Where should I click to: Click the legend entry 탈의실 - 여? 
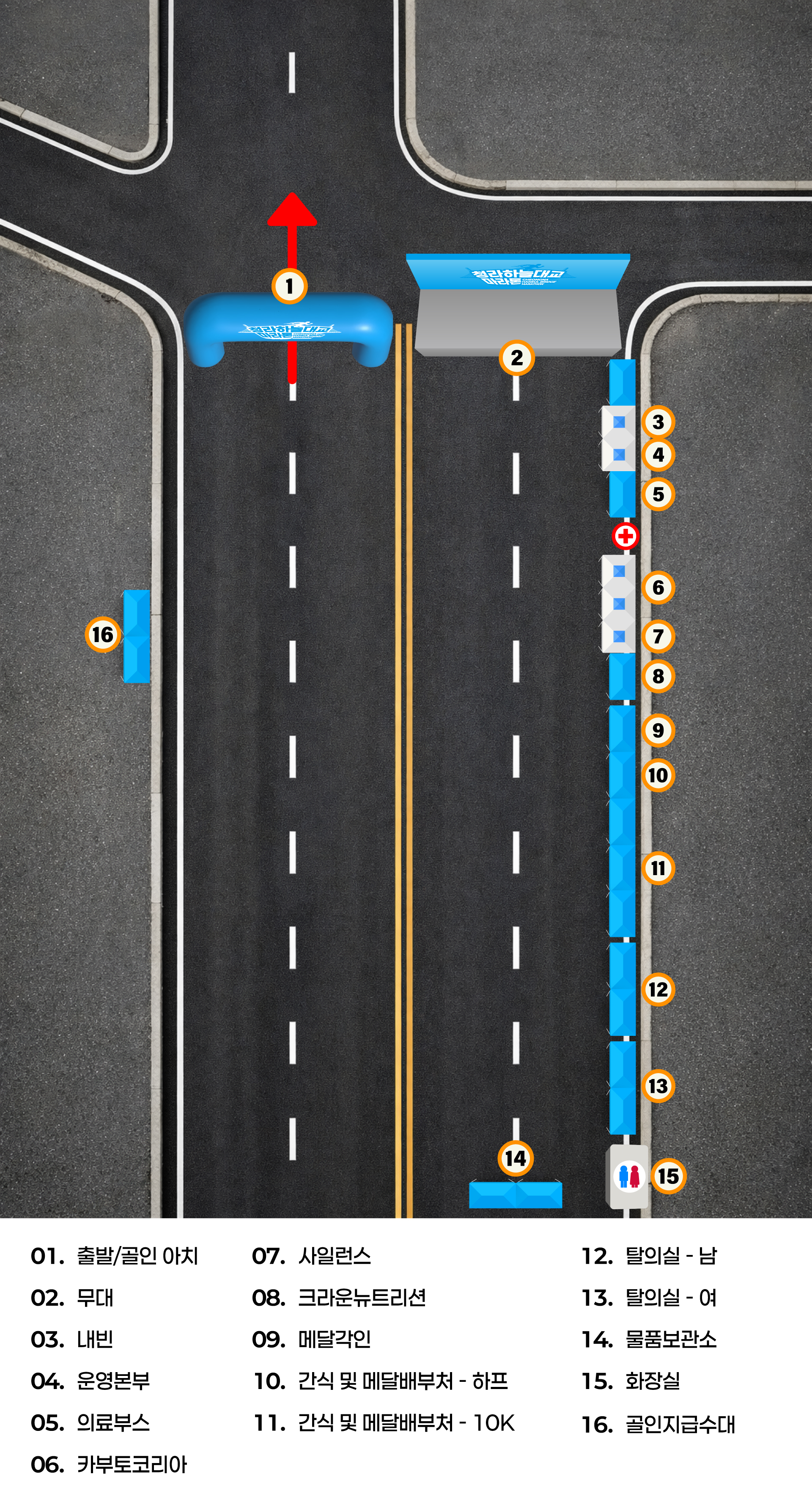click(649, 1298)
